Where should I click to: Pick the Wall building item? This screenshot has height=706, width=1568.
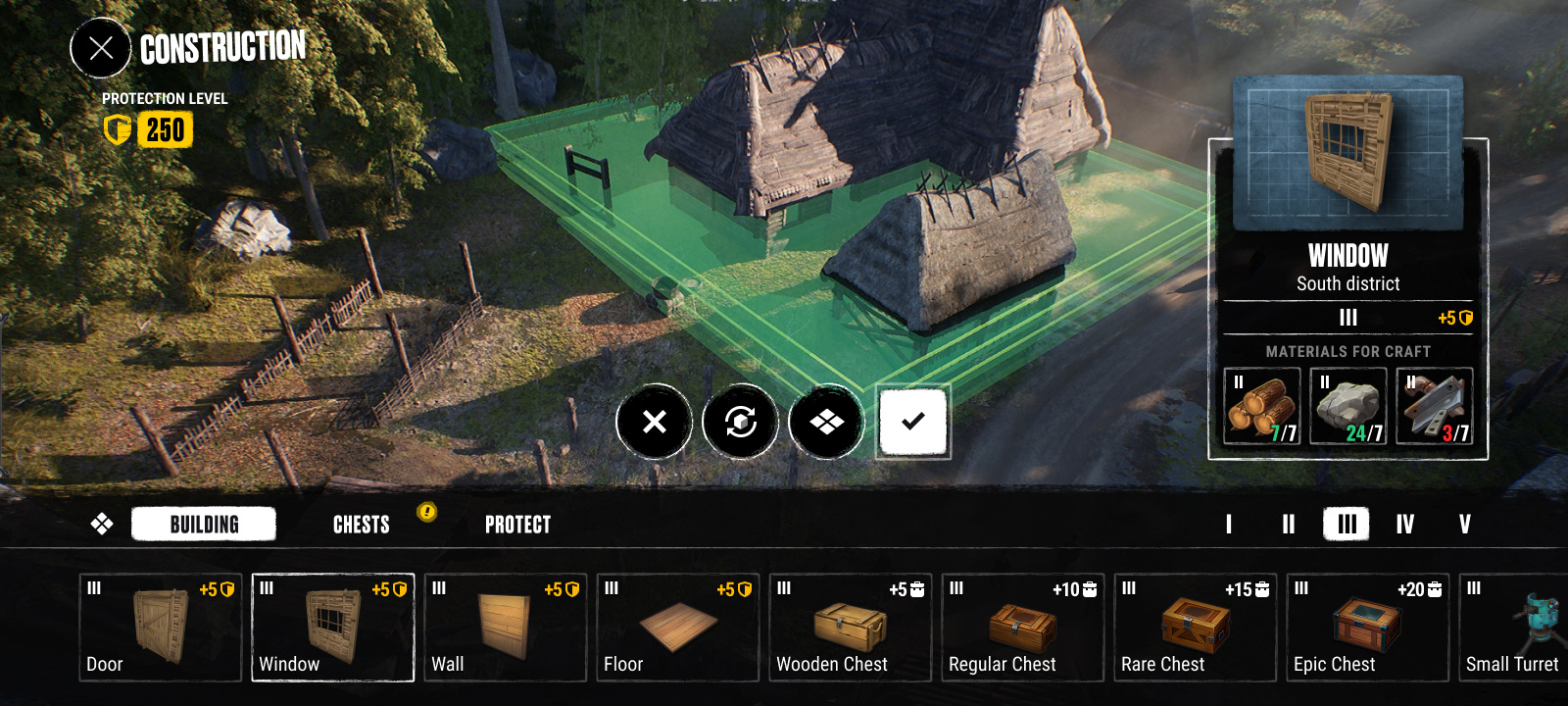tap(505, 628)
